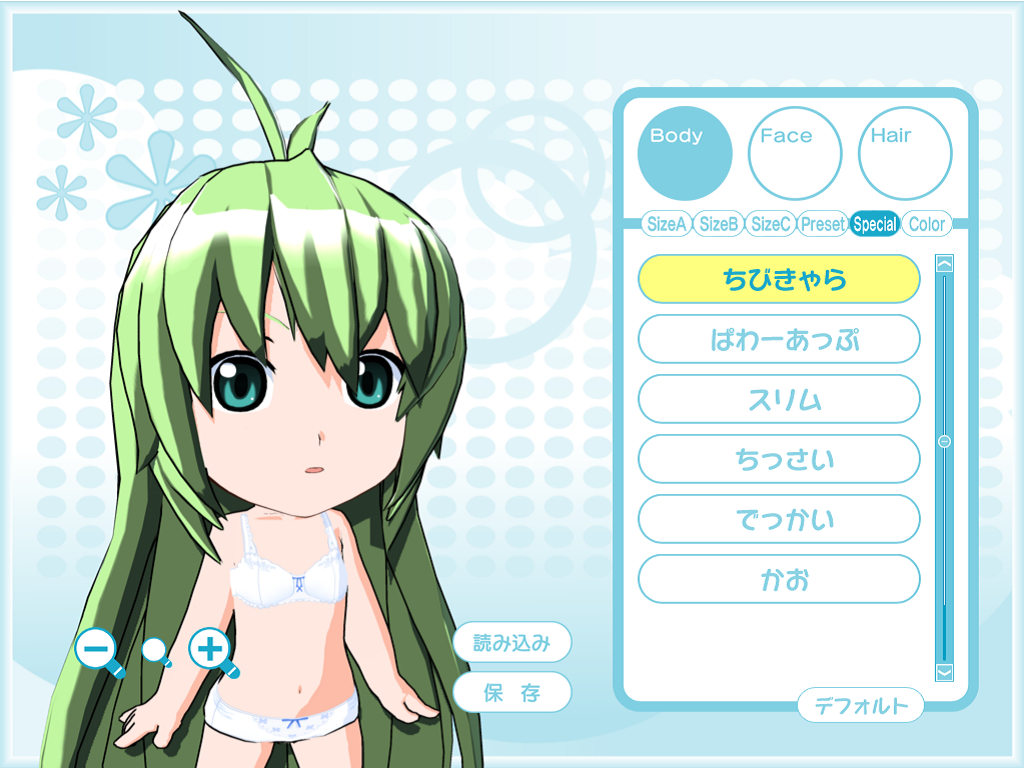Switch to the Face category
This screenshot has height=768, width=1024.
pos(795,154)
